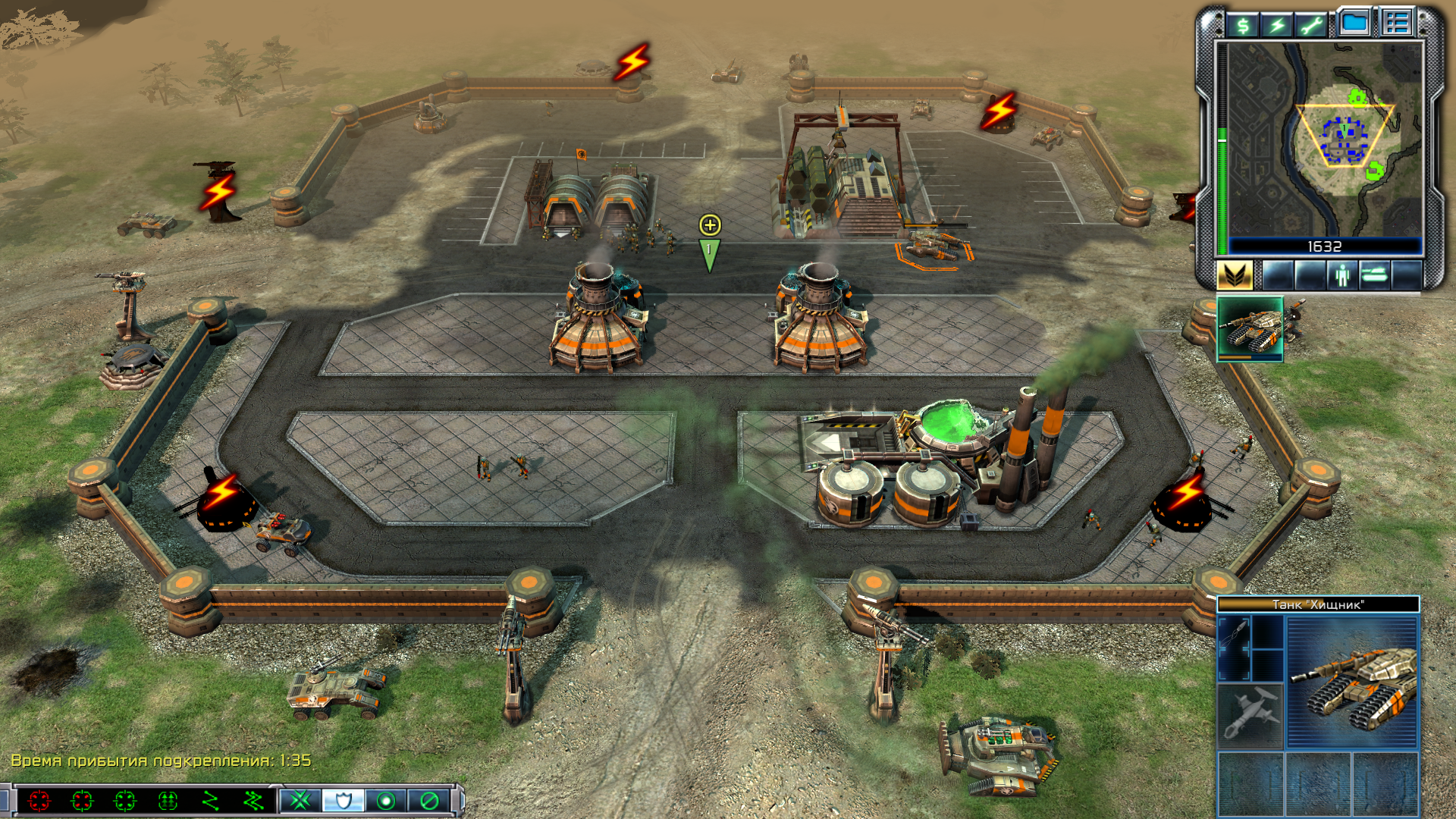Select the Predator tank build queue icon
This screenshot has height=819, width=1456.
[1250, 328]
